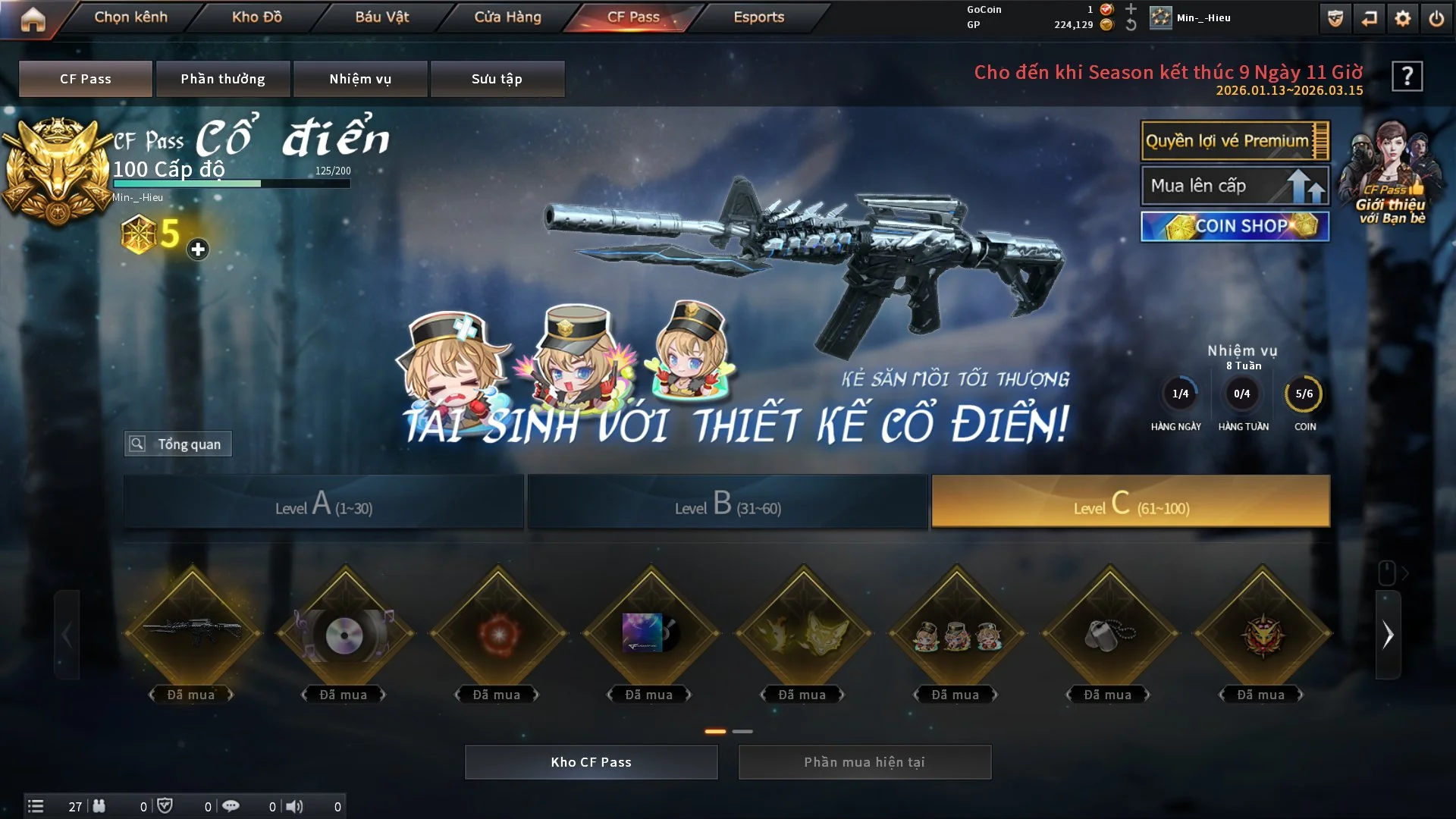Click the Mua lên cấp button
Screen dimensions: 1456x819
tap(1234, 186)
